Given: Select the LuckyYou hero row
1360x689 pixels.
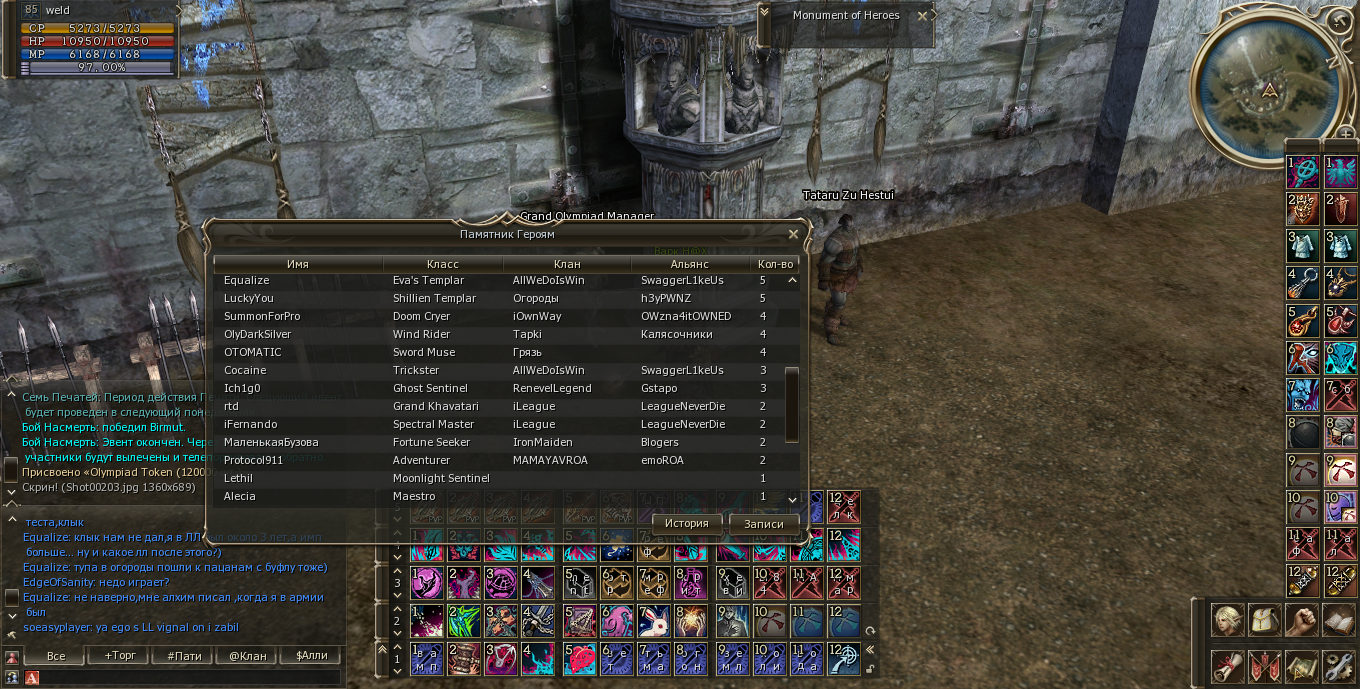Looking at the screenshot, I should tap(500, 299).
